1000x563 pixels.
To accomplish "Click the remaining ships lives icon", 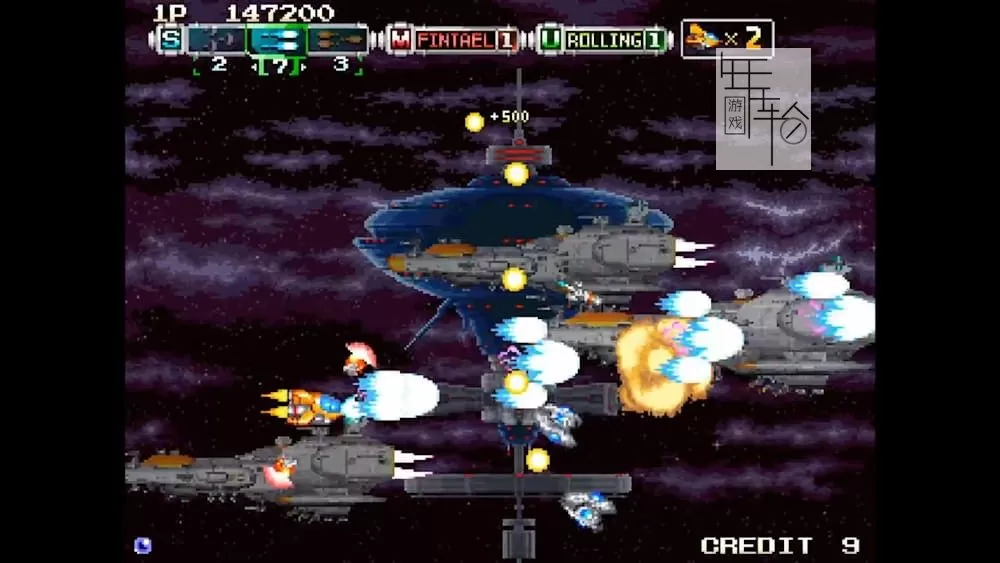I will [x=706, y=39].
